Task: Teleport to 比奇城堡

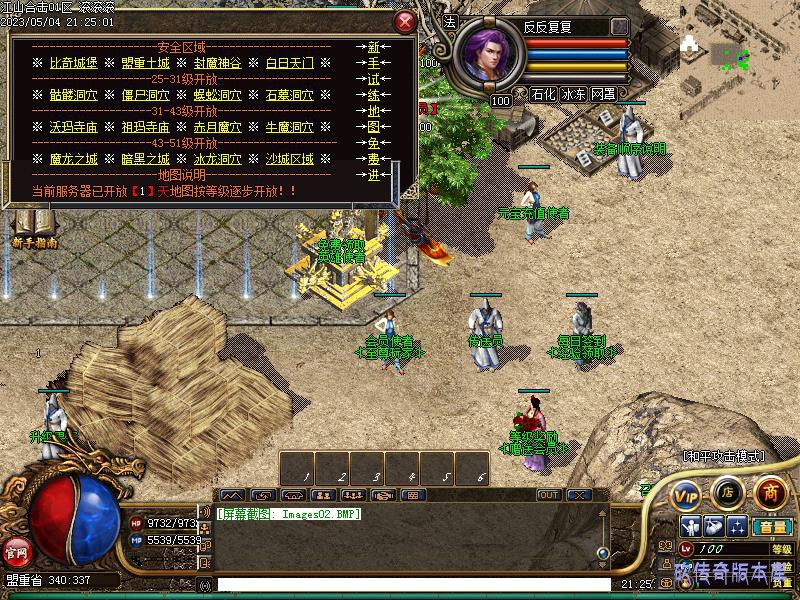Action: (75, 63)
